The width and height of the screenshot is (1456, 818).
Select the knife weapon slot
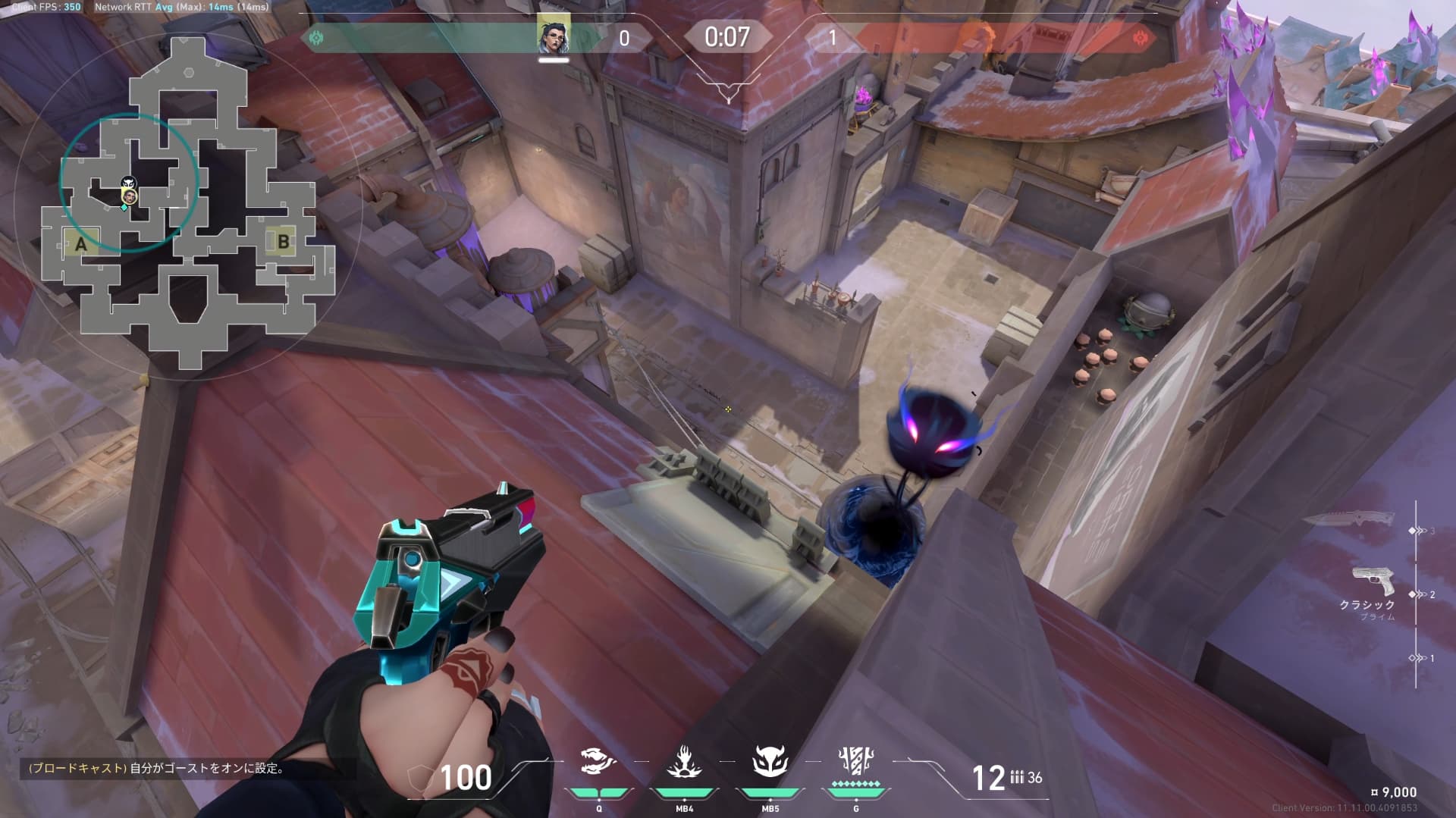click(1349, 521)
